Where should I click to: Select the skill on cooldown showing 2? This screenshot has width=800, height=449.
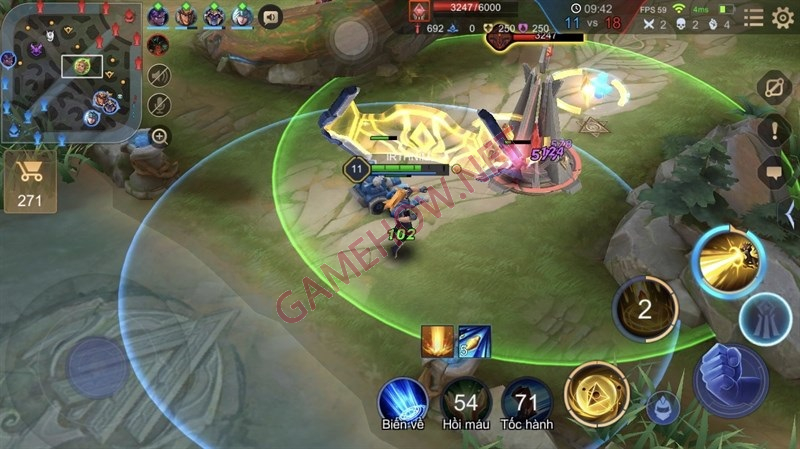pos(645,309)
